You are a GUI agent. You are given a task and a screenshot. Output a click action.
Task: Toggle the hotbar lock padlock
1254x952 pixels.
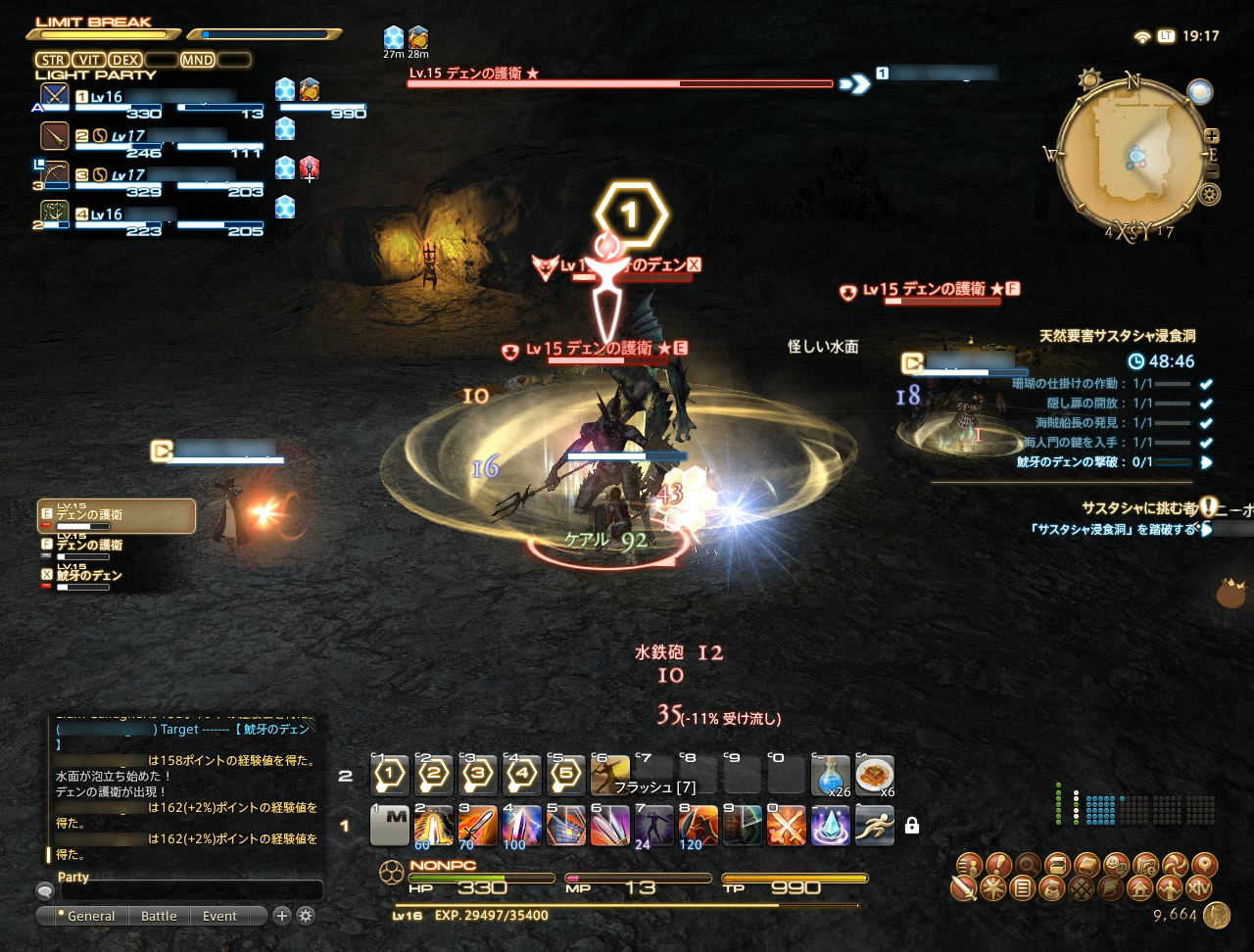tap(912, 826)
